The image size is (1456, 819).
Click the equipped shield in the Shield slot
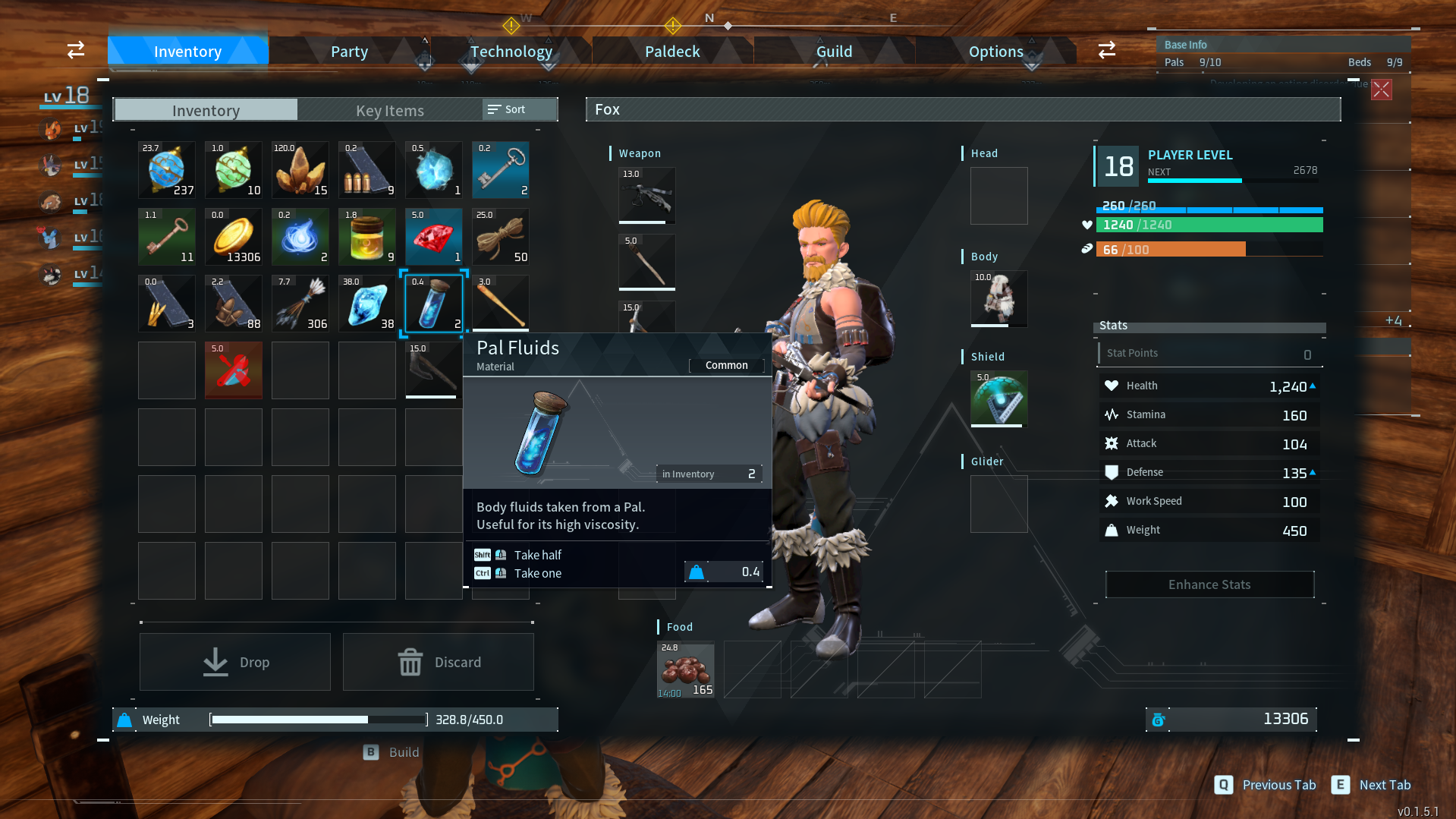pyautogui.click(x=998, y=398)
